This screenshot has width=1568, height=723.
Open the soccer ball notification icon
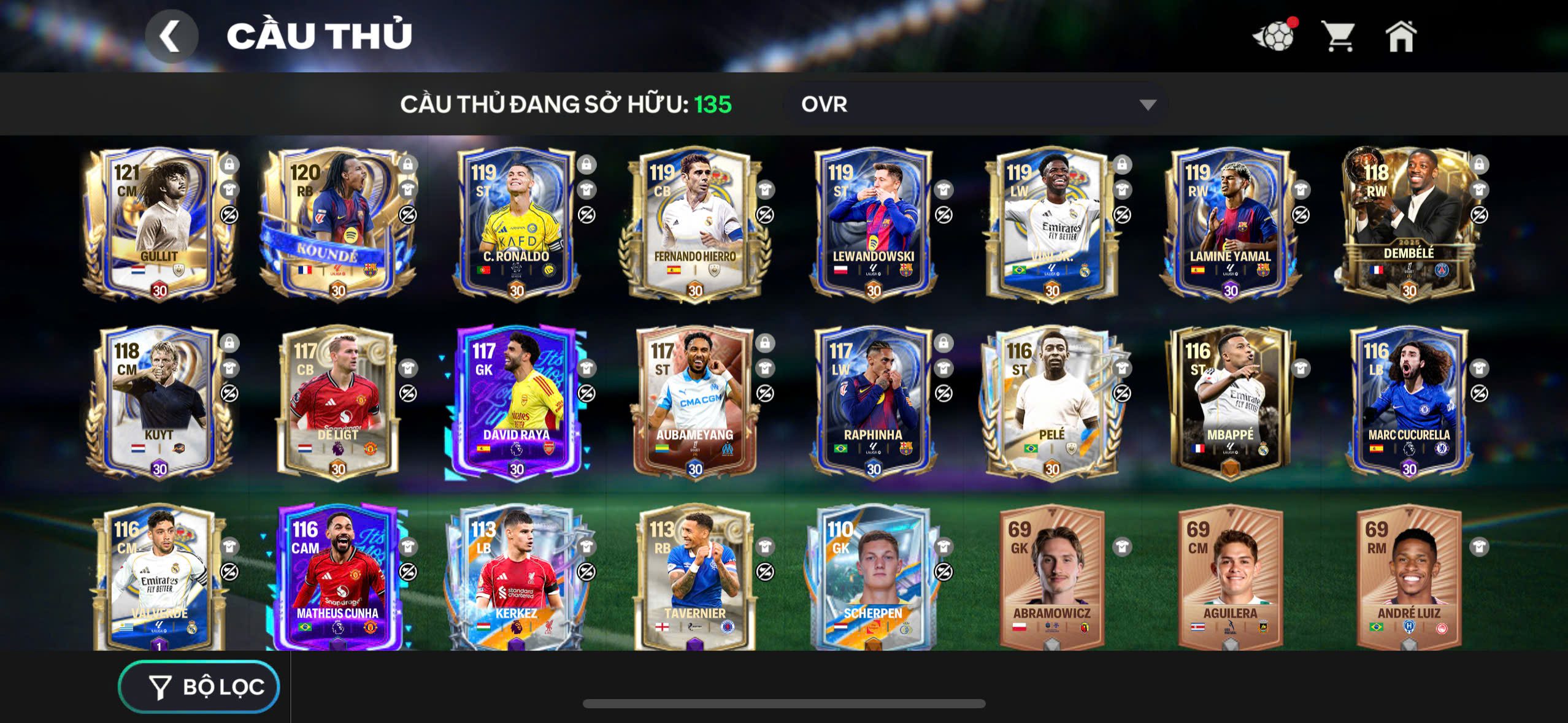1275,36
